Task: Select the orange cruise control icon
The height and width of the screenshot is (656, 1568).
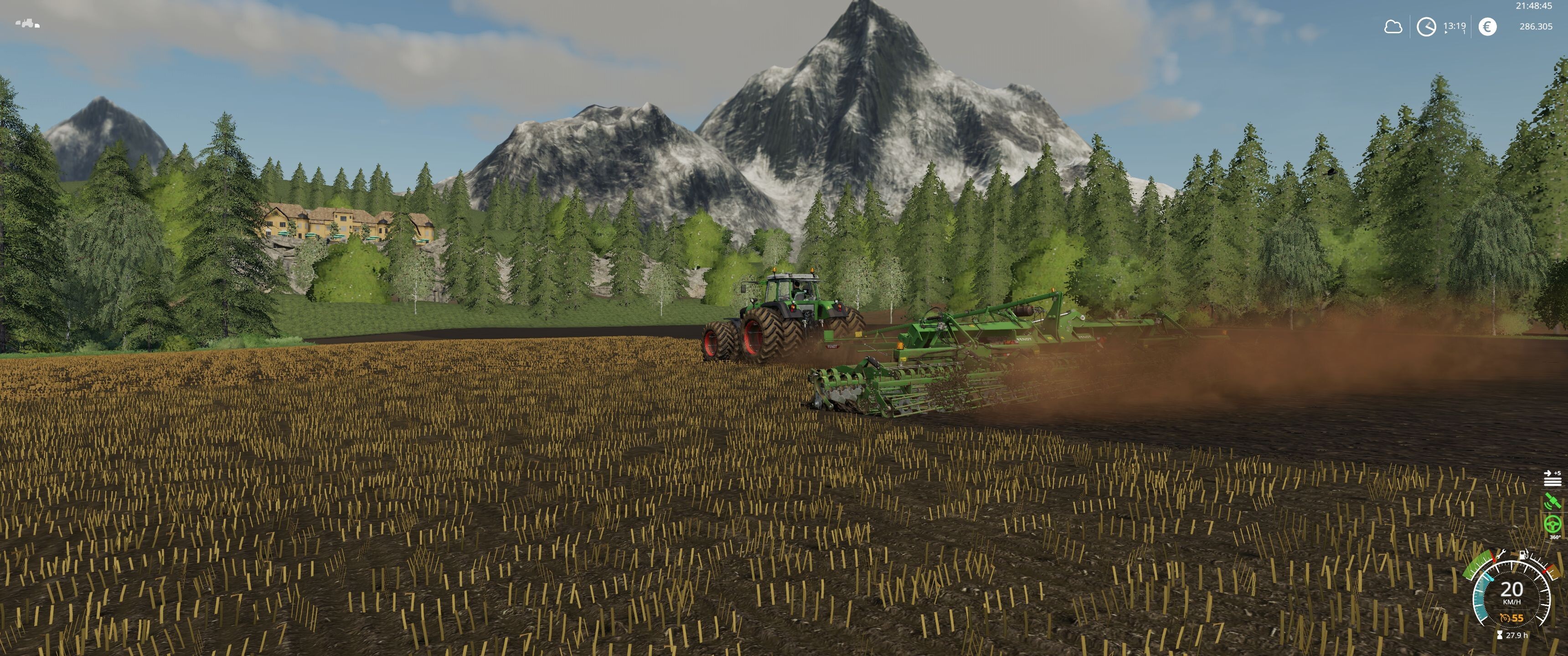Action: point(1505,618)
